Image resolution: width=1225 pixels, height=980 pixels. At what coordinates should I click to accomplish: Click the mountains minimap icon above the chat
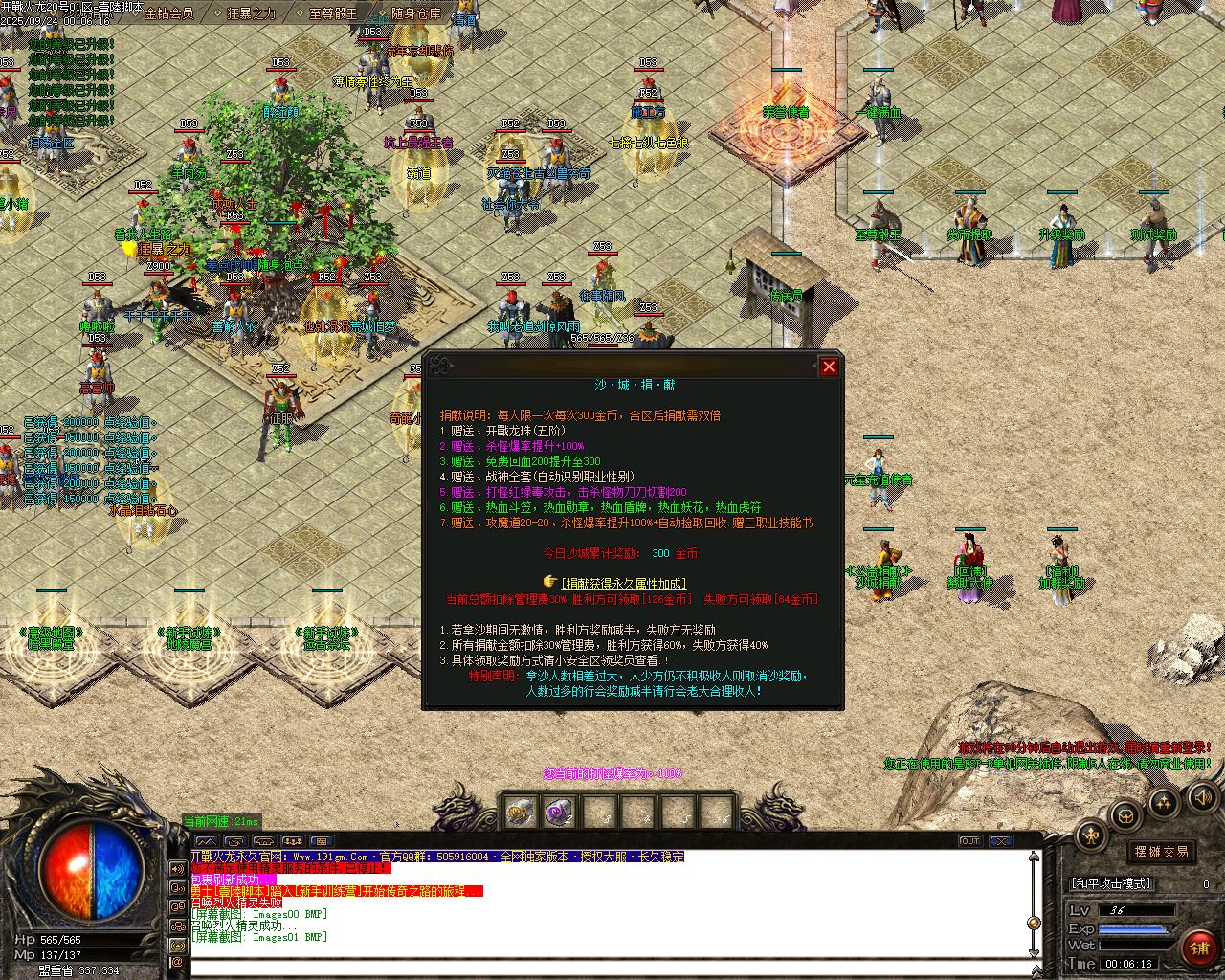pyautogui.click(x=206, y=841)
